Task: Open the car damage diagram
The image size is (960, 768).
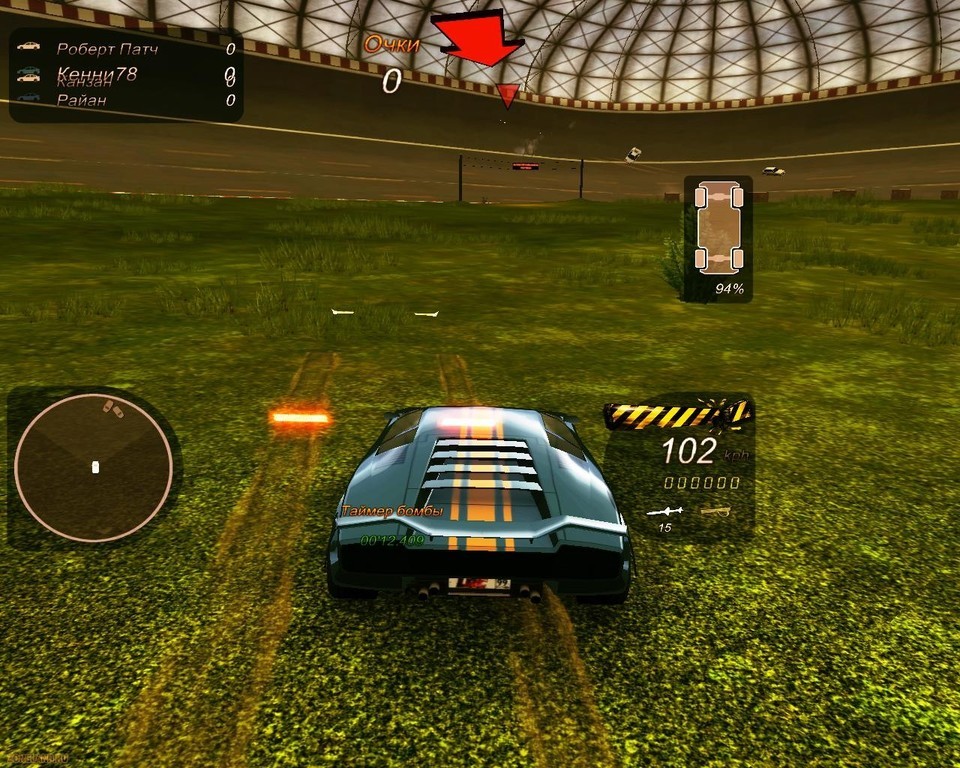Action: click(x=718, y=227)
